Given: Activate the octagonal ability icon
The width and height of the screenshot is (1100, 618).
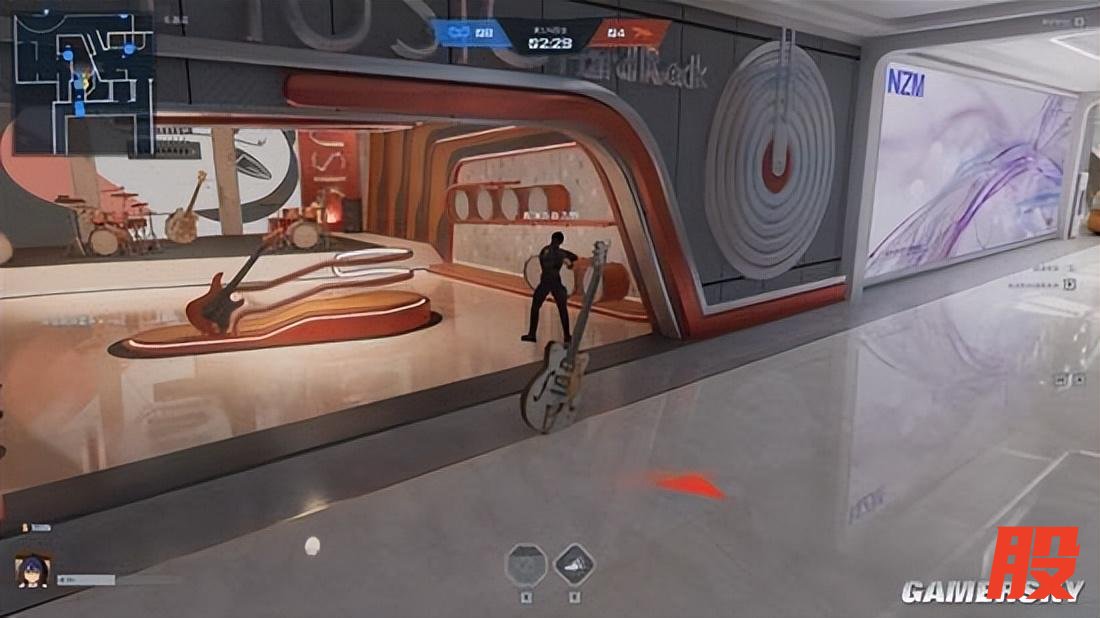Looking at the screenshot, I should pyautogui.click(x=527, y=564).
